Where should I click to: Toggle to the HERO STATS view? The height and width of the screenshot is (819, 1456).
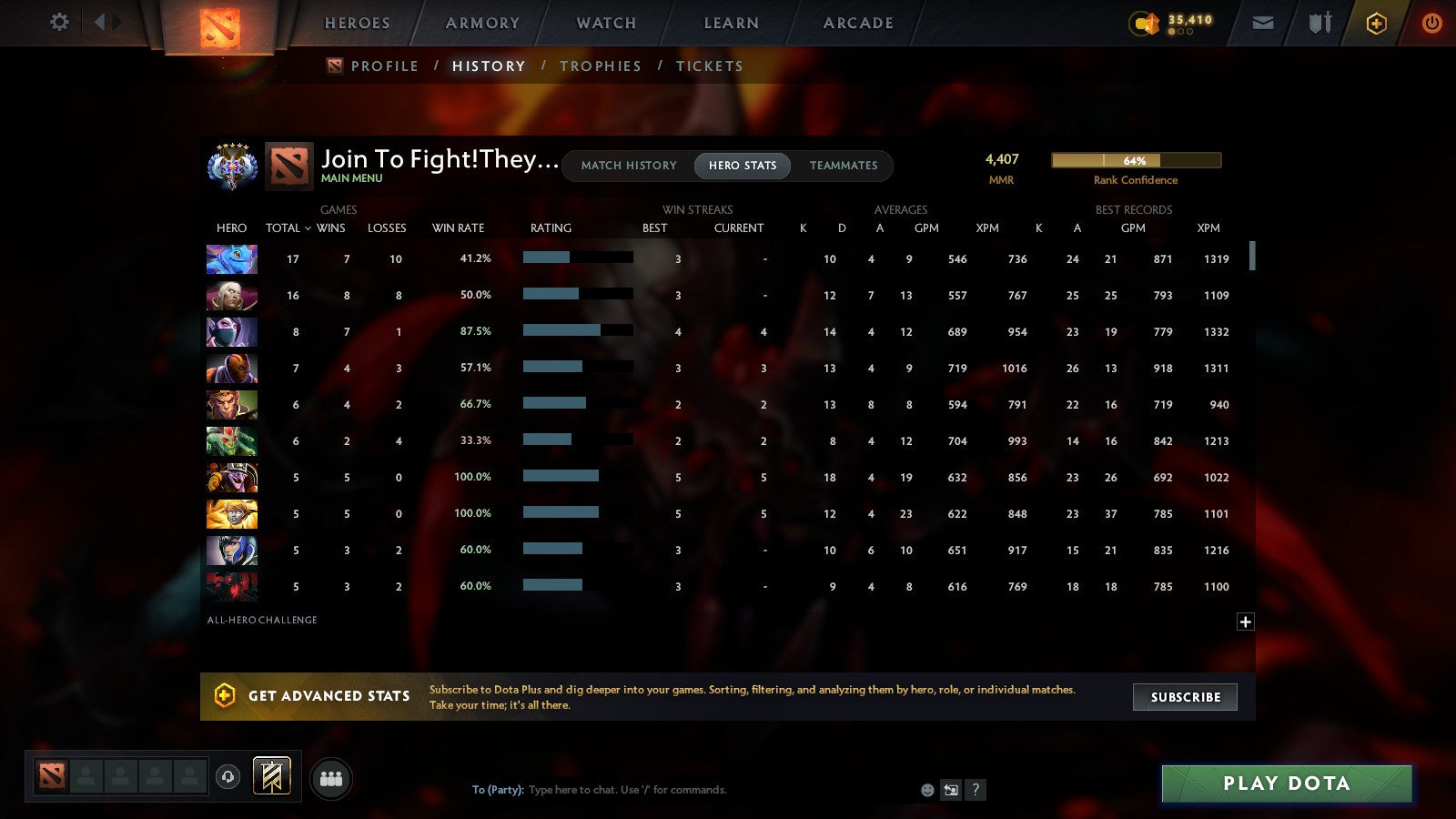(742, 166)
